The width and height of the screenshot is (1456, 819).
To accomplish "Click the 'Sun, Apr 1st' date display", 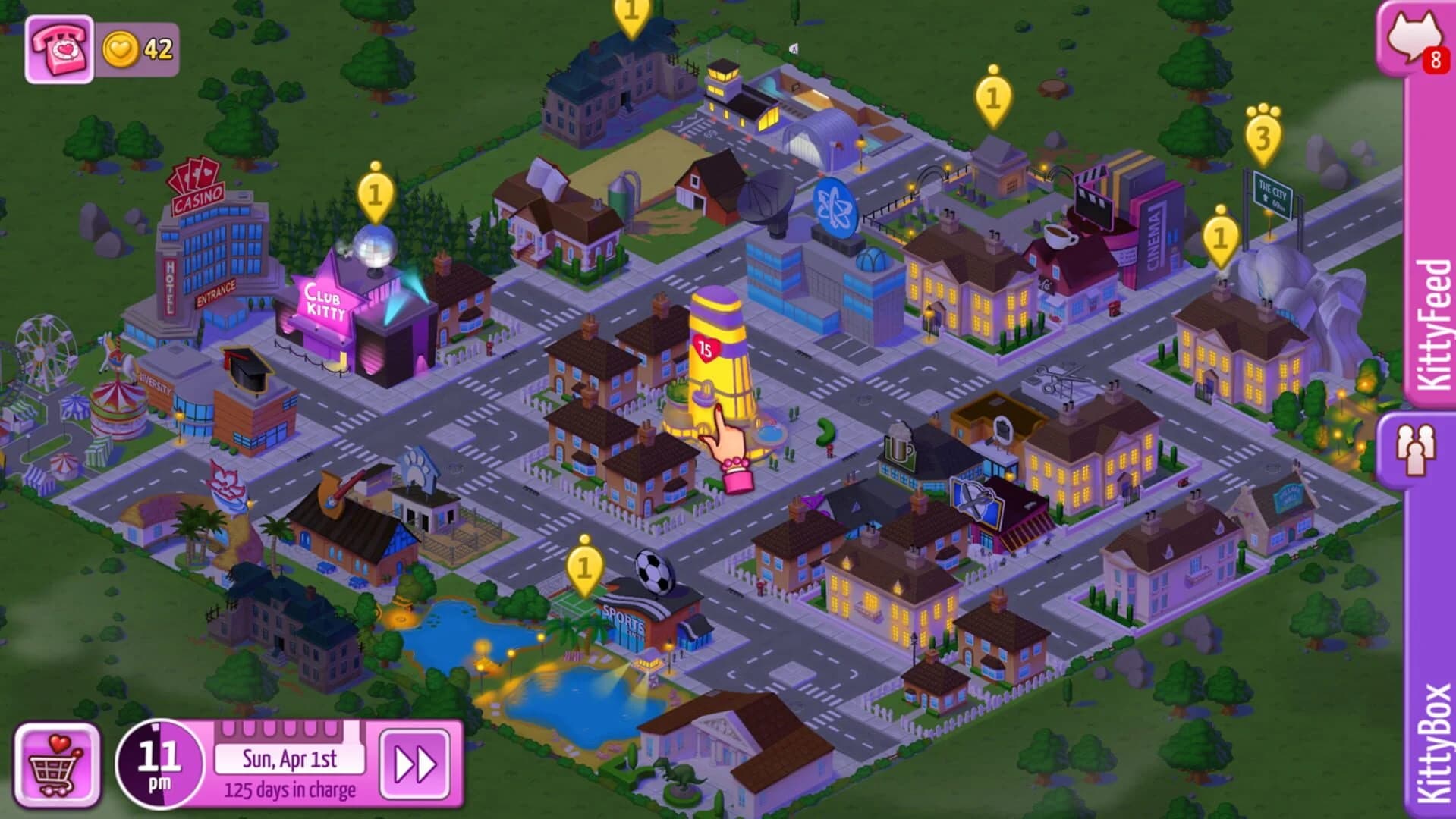I will (x=291, y=761).
